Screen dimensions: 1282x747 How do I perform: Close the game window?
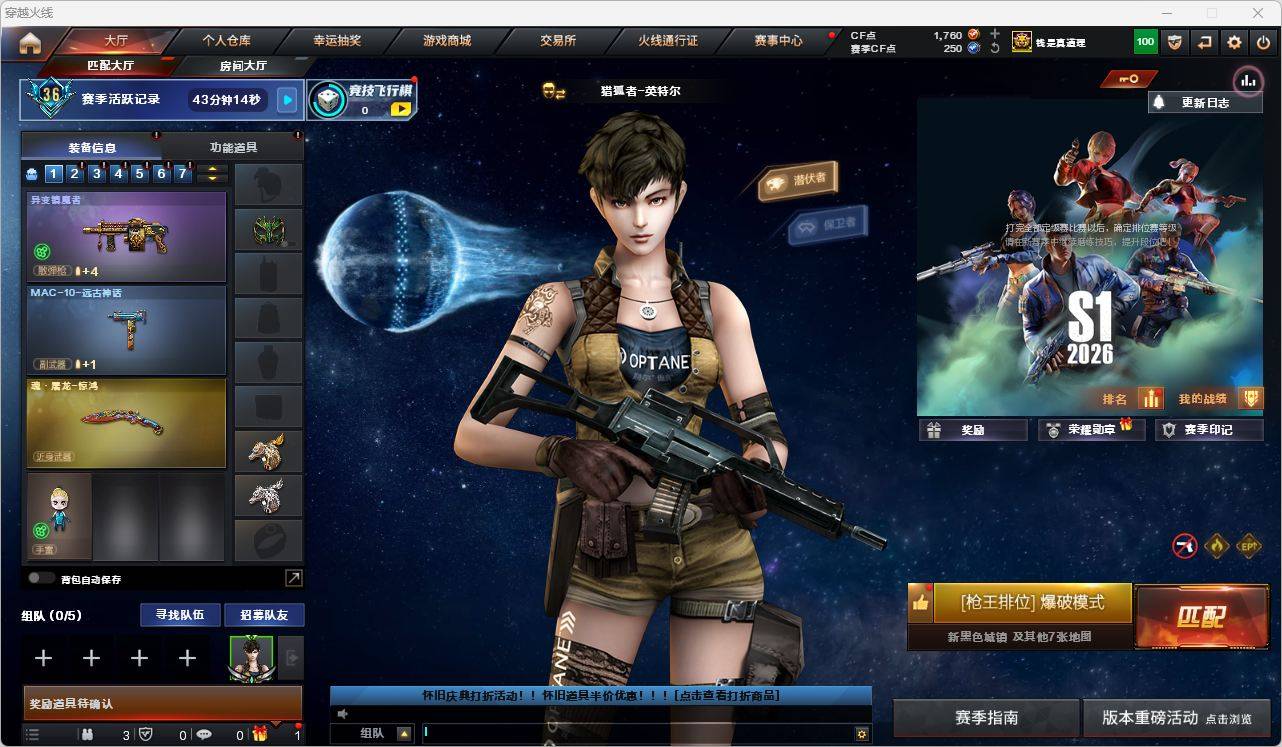coord(1258,13)
